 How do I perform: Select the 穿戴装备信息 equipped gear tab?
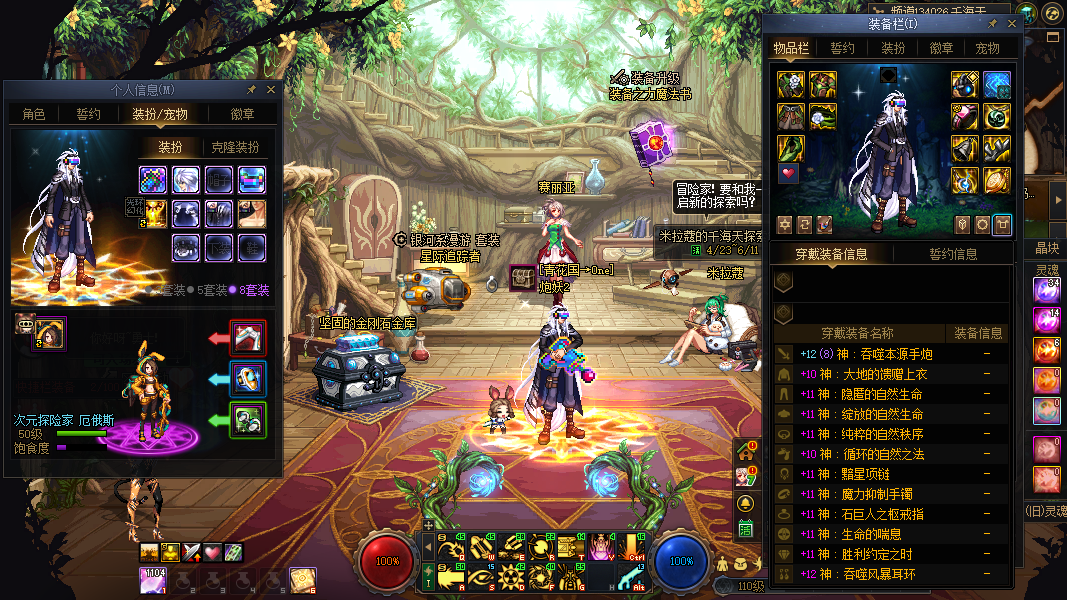coord(831,254)
